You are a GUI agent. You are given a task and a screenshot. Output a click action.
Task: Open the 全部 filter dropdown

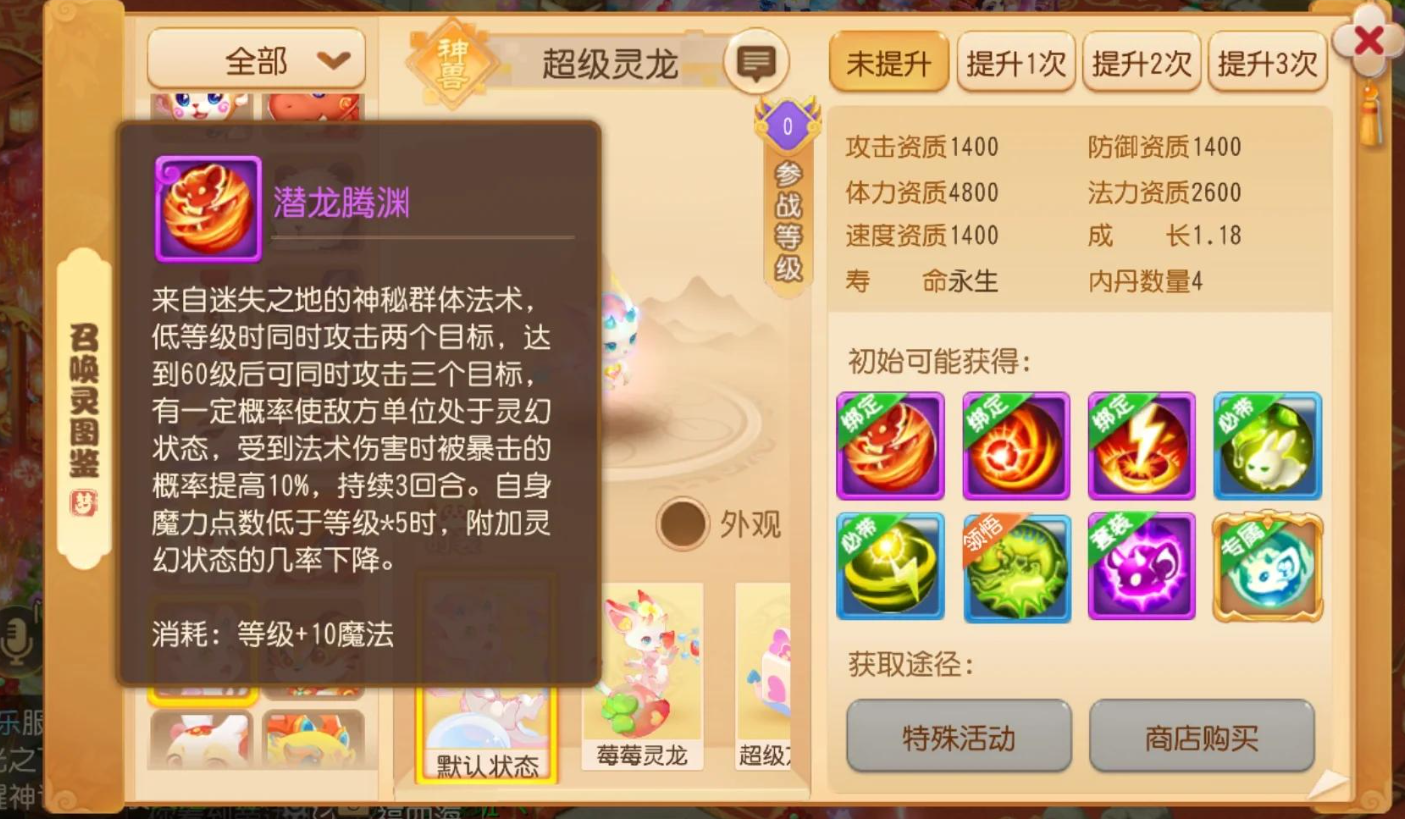pyautogui.click(x=256, y=59)
